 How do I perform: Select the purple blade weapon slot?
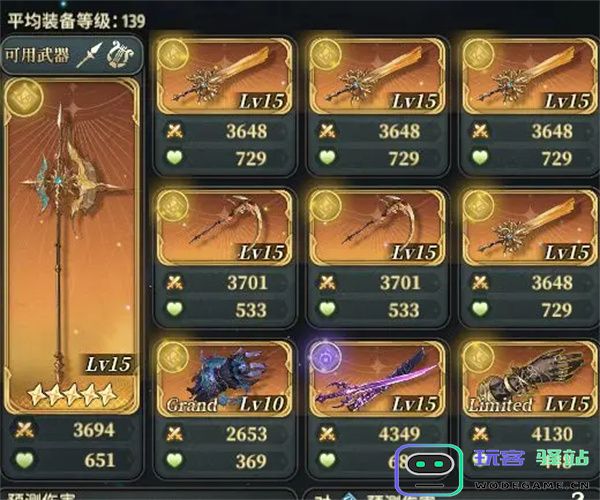coord(377,380)
